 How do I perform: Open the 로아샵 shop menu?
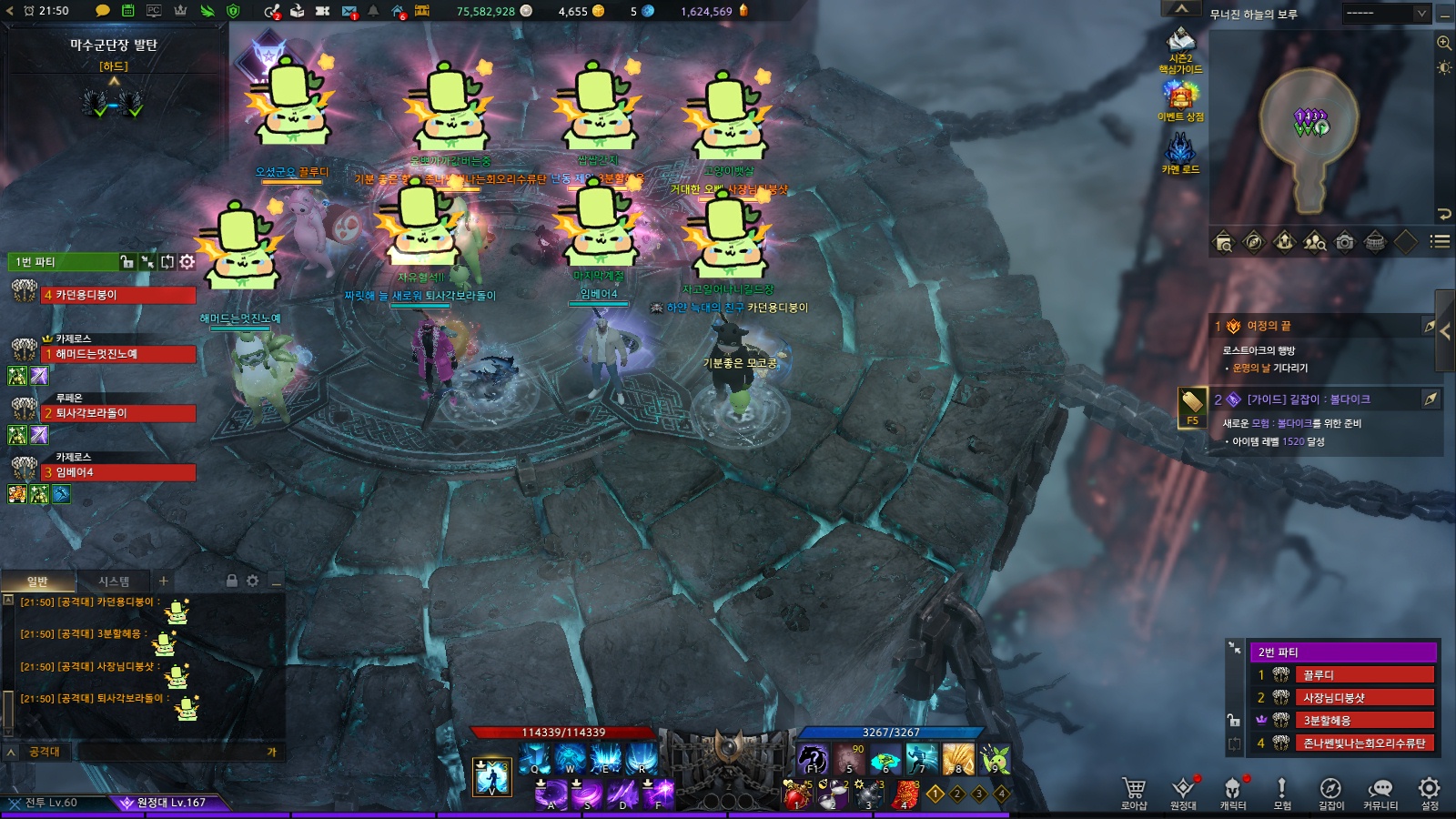tap(1133, 790)
